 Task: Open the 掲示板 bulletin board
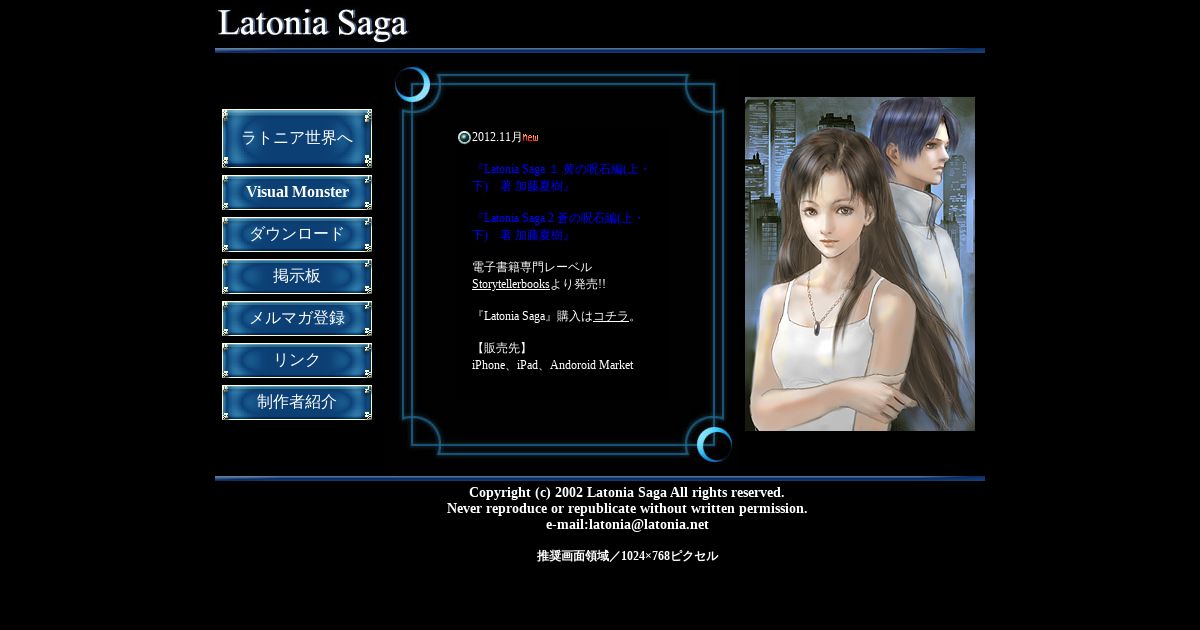(297, 276)
